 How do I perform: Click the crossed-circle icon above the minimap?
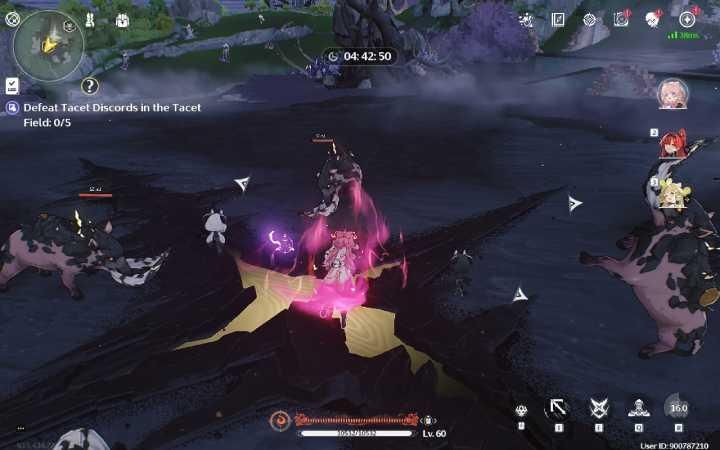(x=14, y=16)
